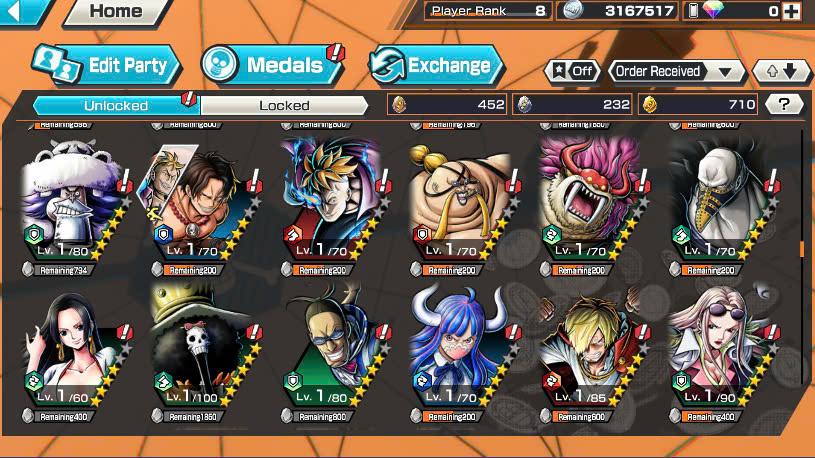Open the Exchange screen

click(x=435, y=66)
